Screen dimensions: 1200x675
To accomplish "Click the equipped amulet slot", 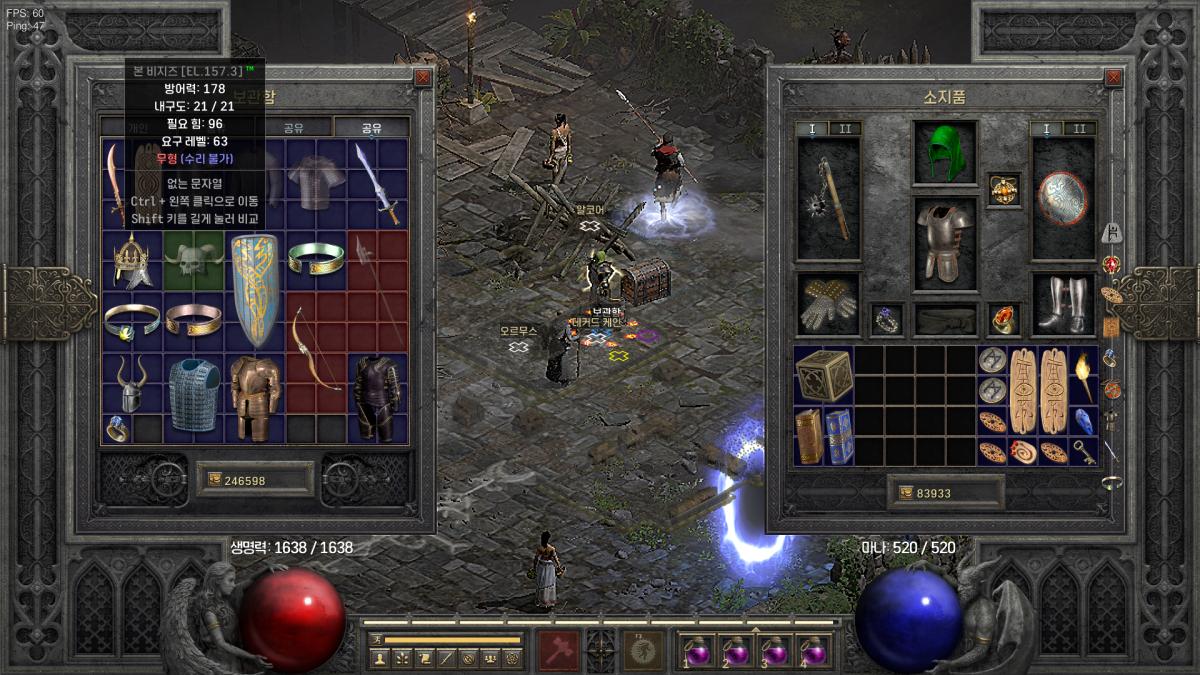I will click(x=1003, y=188).
